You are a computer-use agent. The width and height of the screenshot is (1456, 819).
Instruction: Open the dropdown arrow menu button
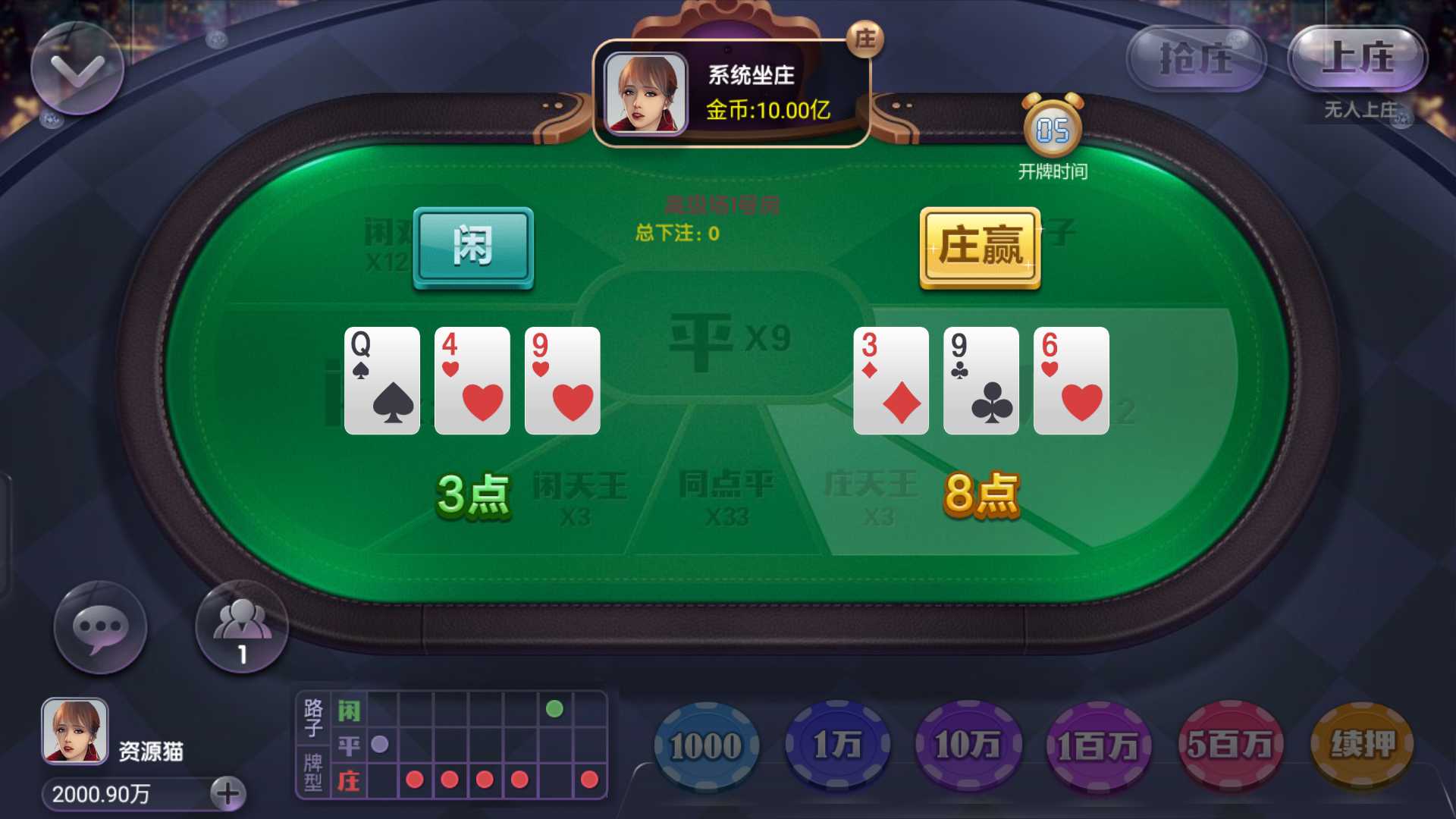point(77,69)
